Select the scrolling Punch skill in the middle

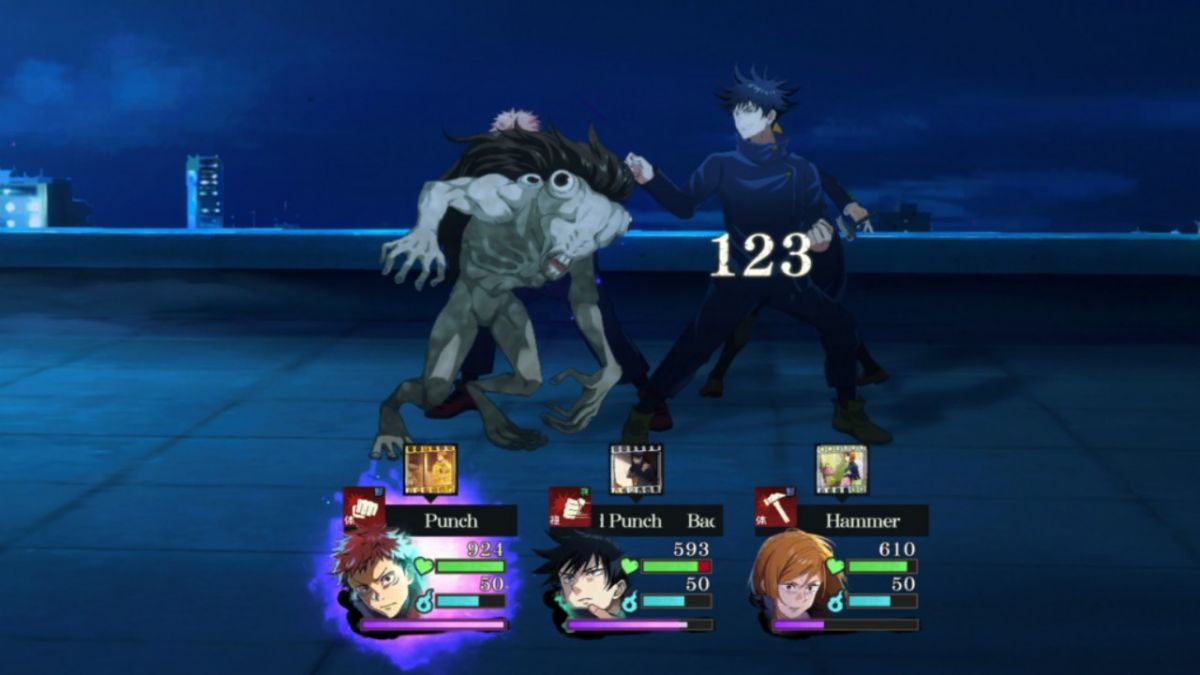657,520
